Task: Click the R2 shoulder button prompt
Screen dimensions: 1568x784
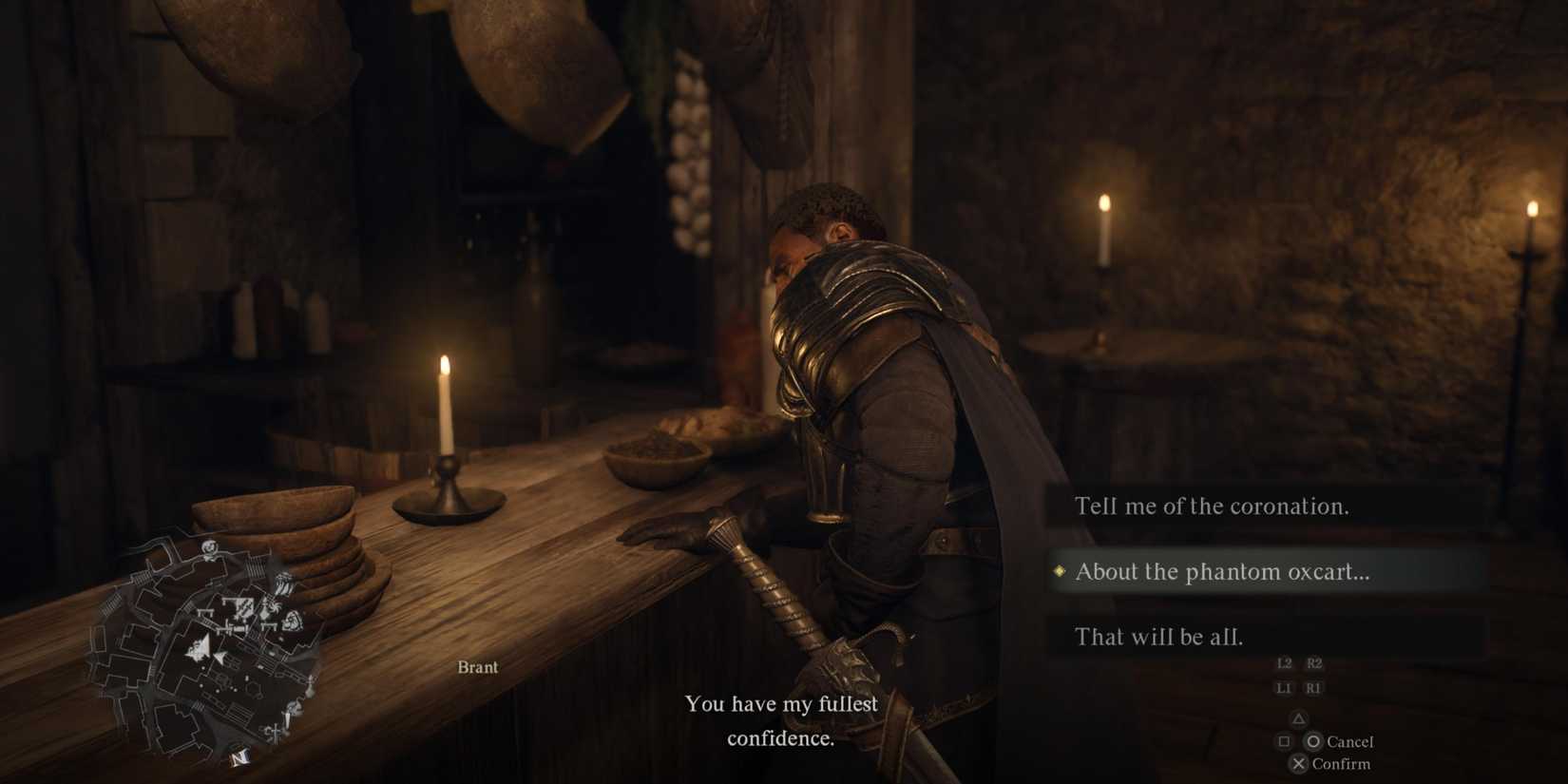Action: tap(1314, 663)
